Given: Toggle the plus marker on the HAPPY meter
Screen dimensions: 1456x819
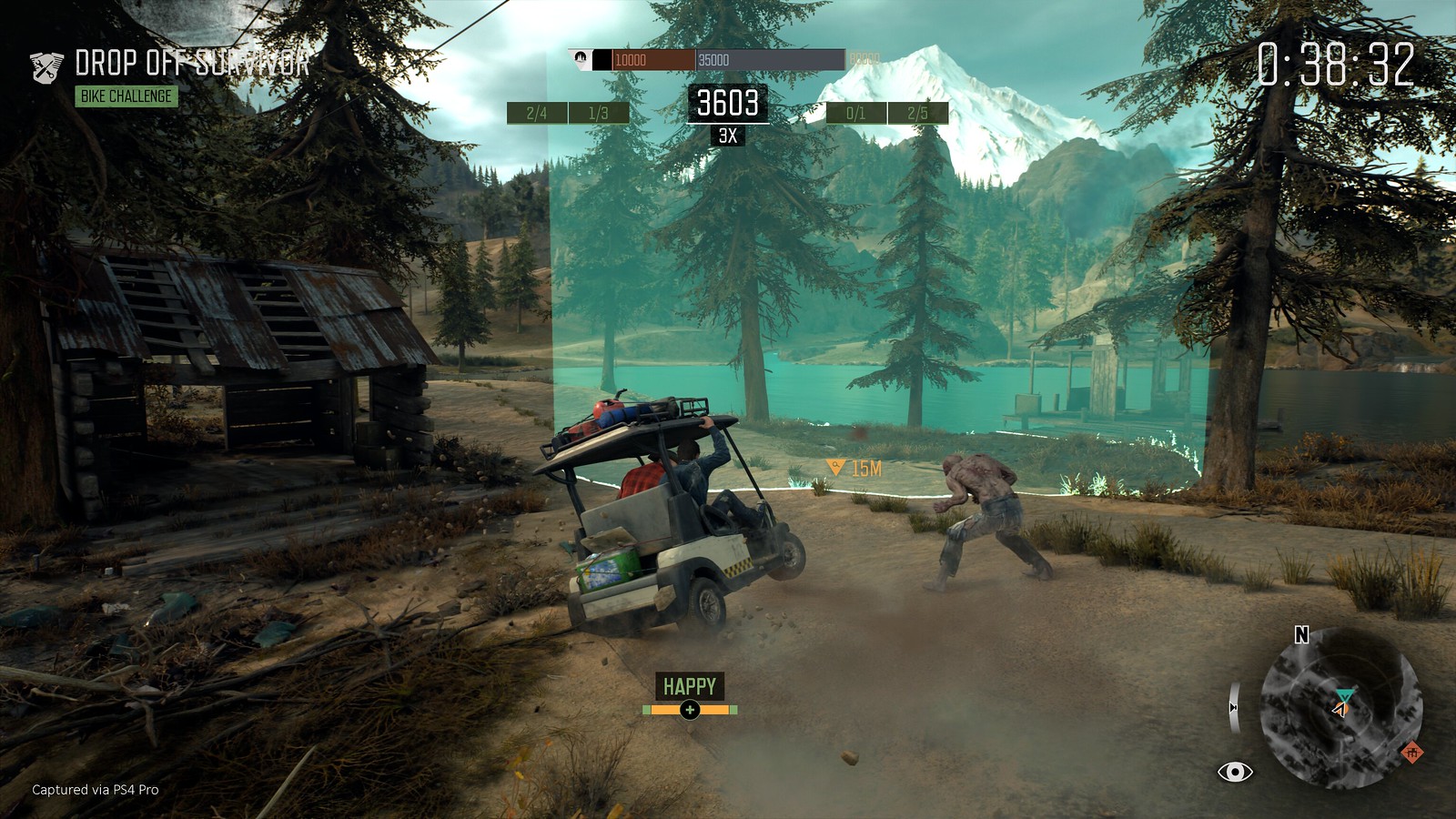Looking at the screenshot, I should click(692, 712).
